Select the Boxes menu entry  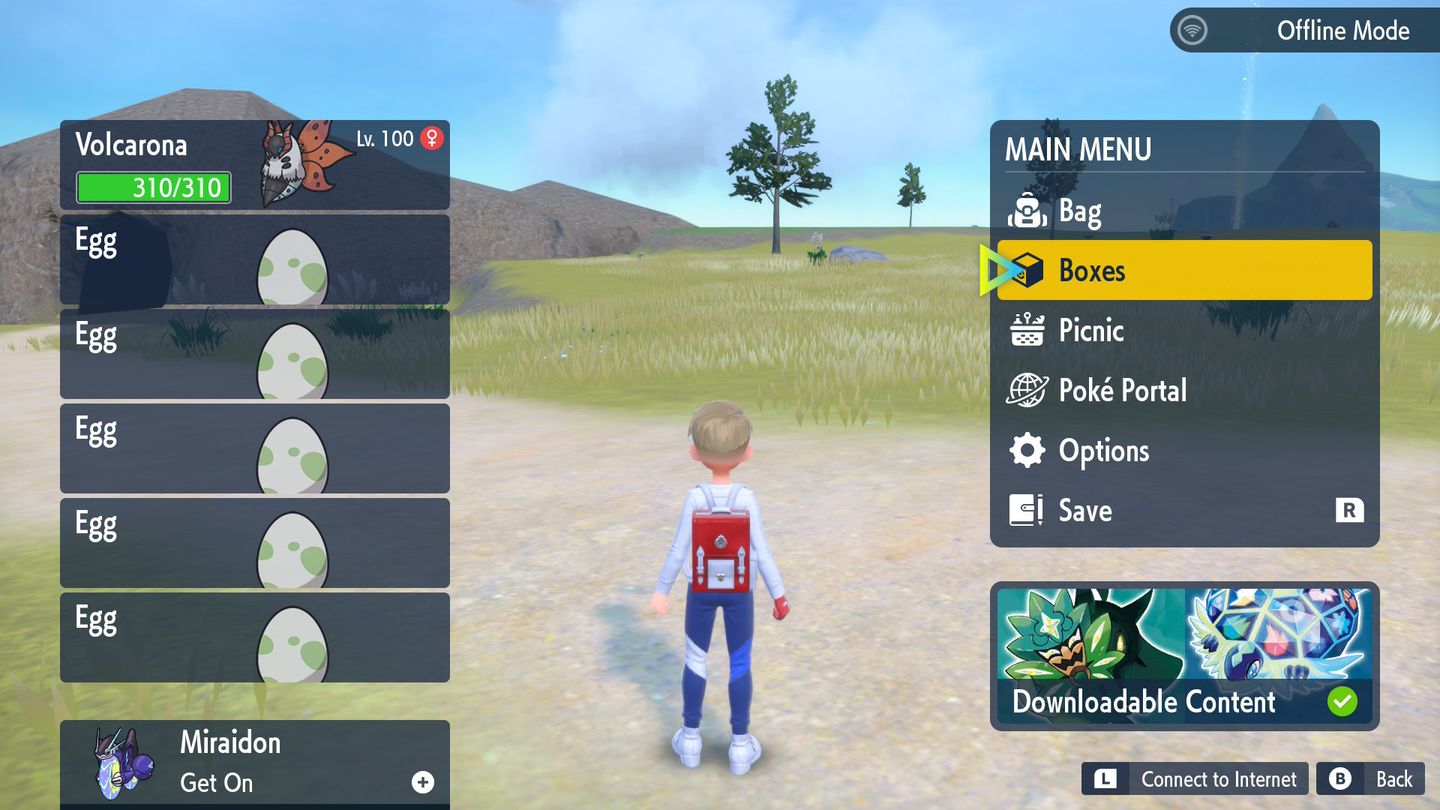point(1184,270)
